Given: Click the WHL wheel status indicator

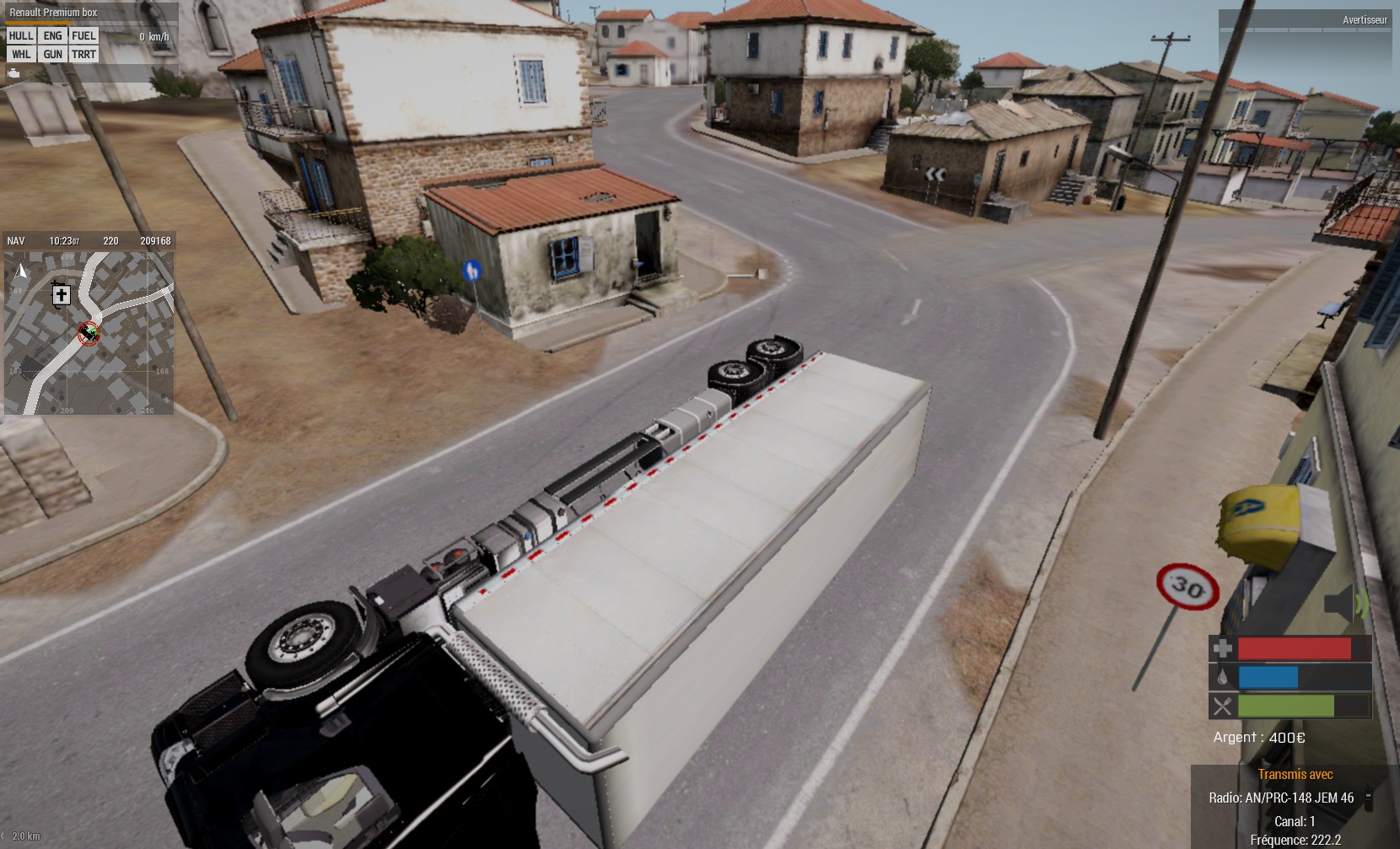Looking at the screenshot, I should coord(21,54).
